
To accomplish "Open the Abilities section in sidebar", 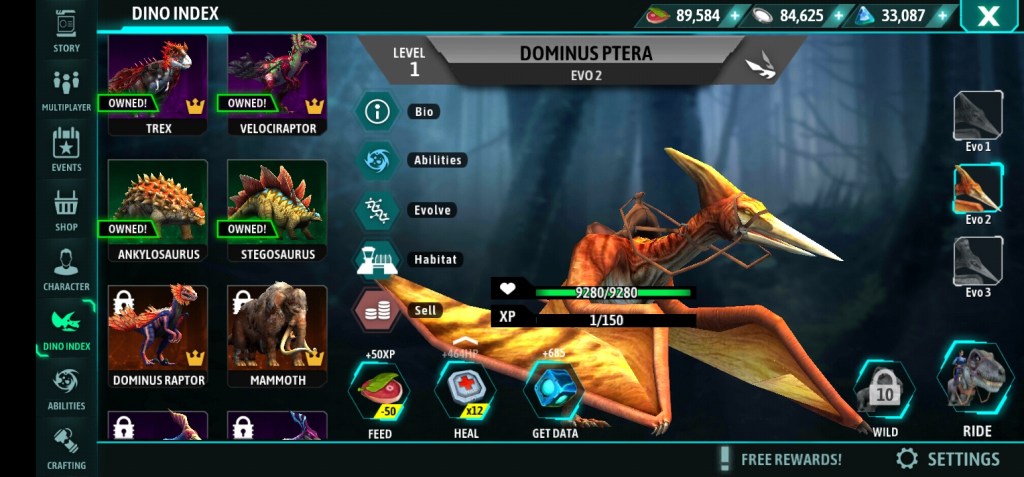I will point(66,388).
